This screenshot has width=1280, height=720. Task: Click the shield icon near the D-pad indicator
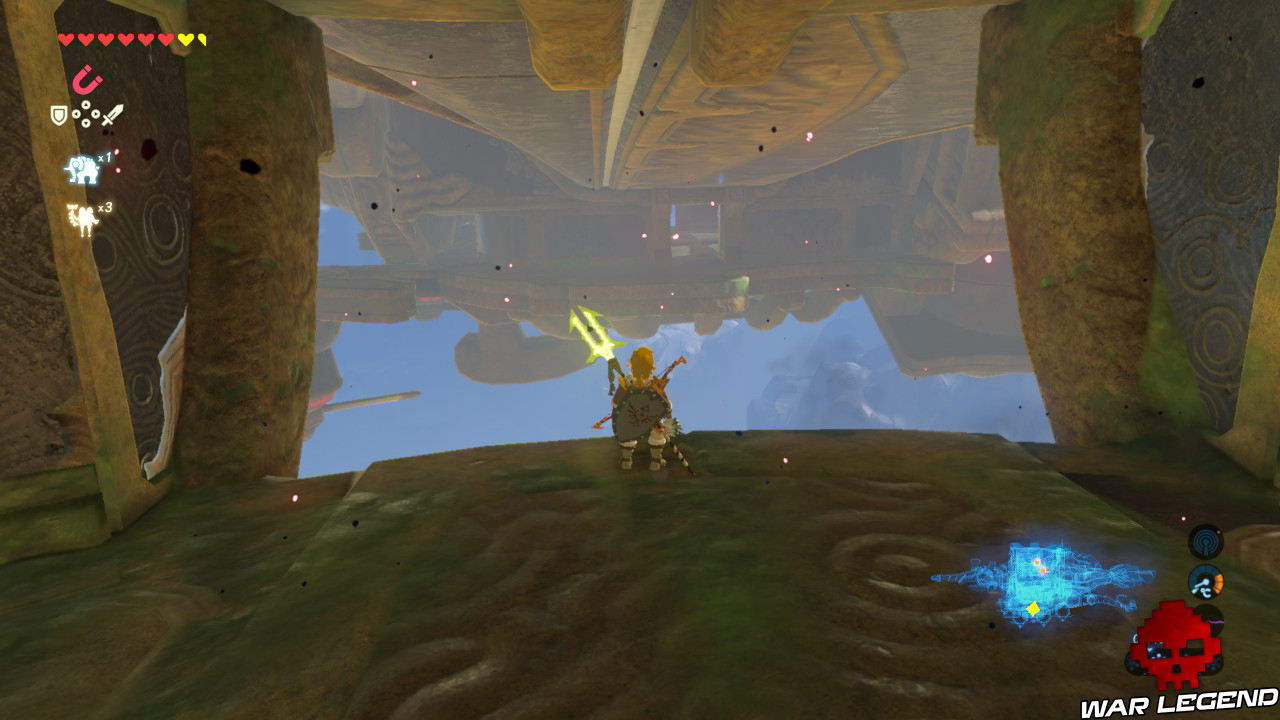click(59, 114)
